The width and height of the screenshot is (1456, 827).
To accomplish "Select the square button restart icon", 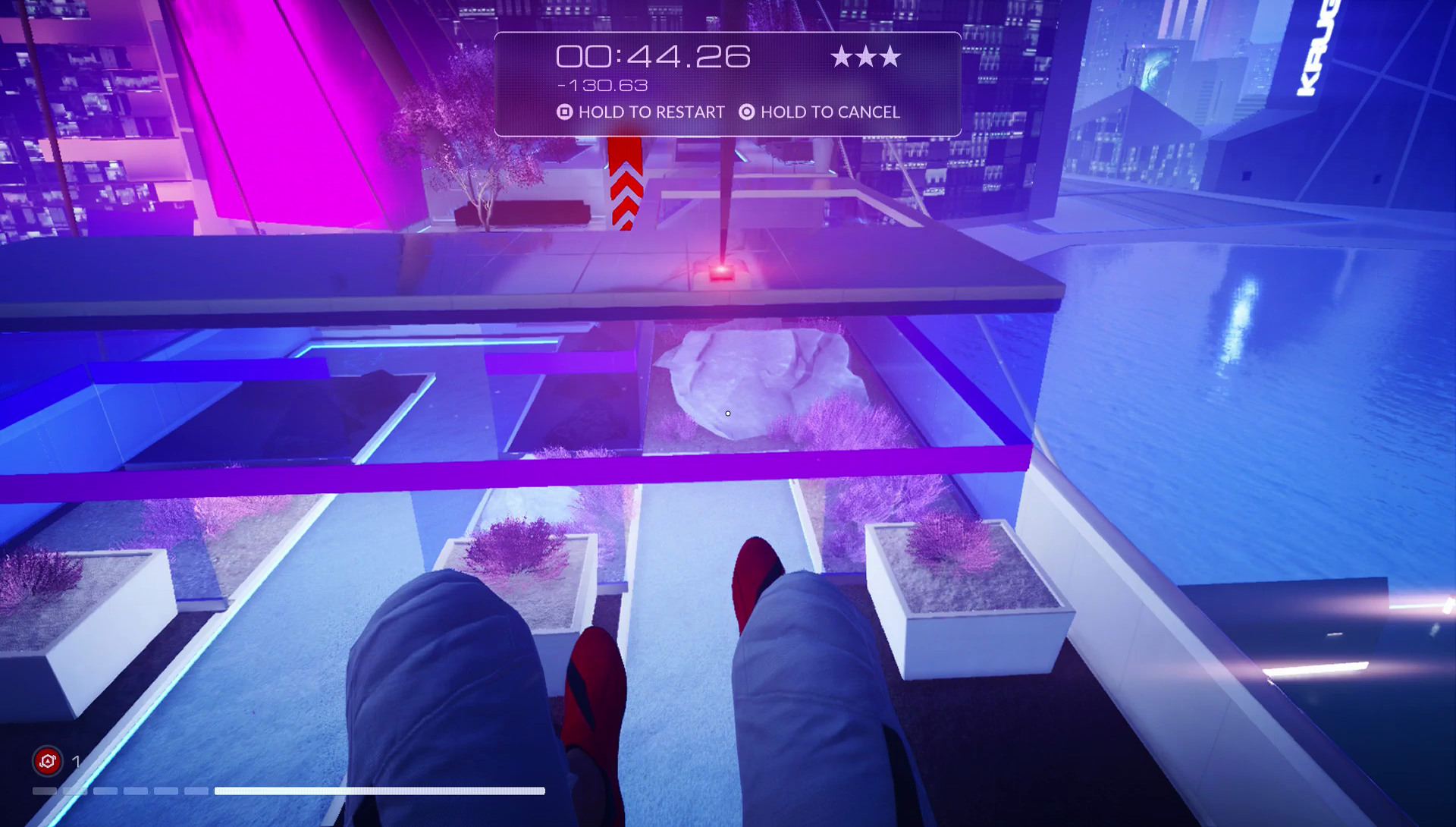I will coord(563,112).
